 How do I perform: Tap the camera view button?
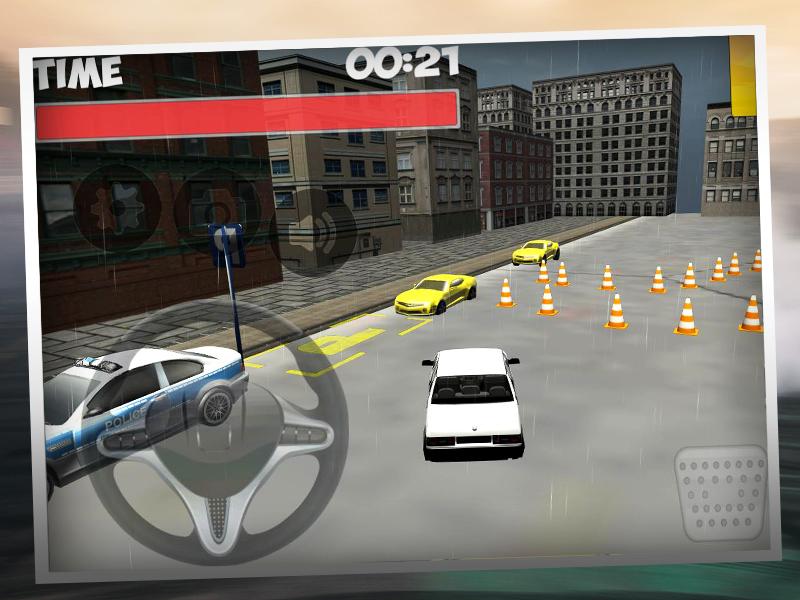point(217,212)
